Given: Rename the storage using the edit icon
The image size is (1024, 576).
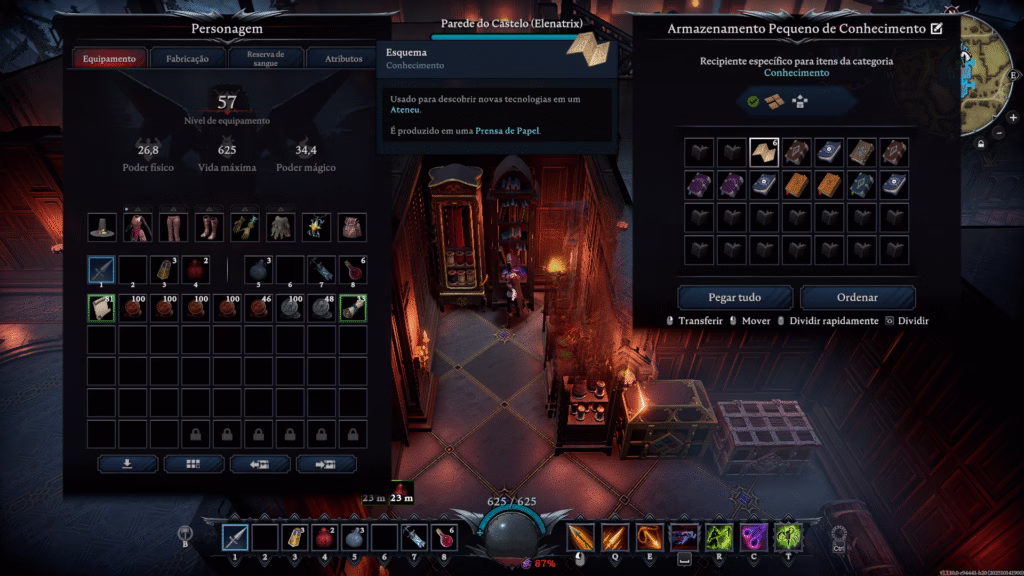Looking at the screenshot, I should (937, 29).
